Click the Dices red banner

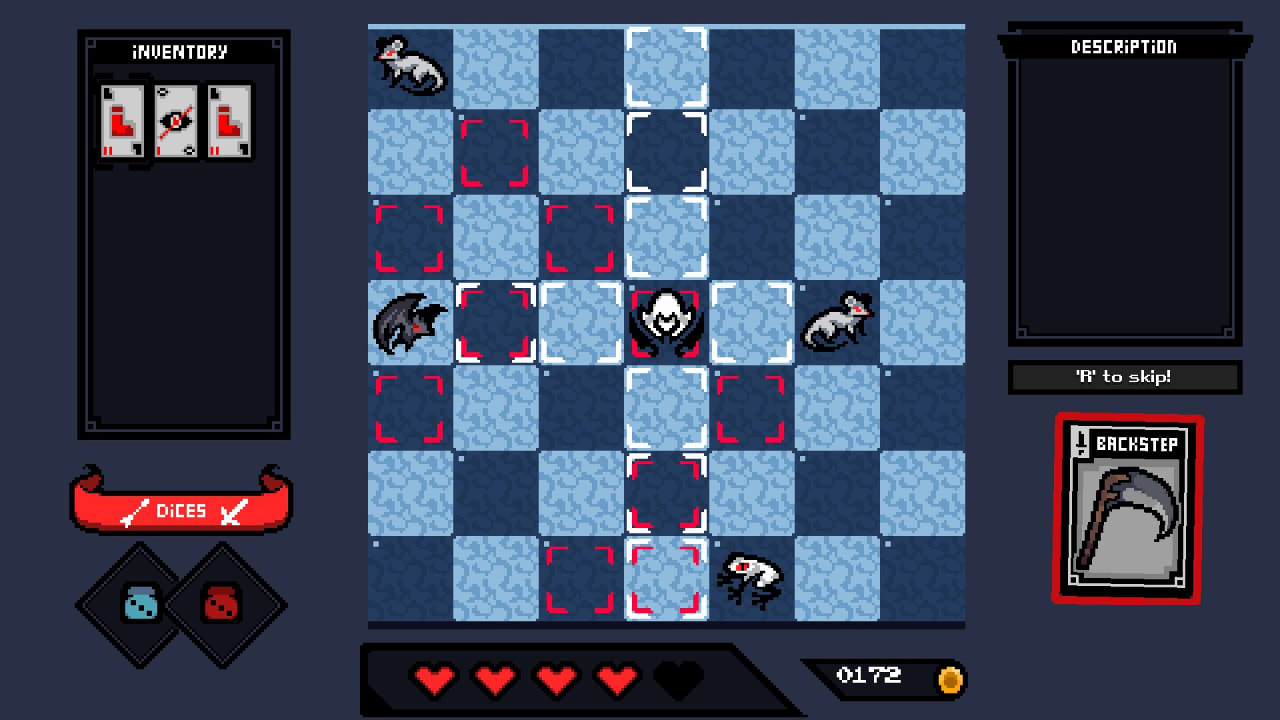(180, 511)
